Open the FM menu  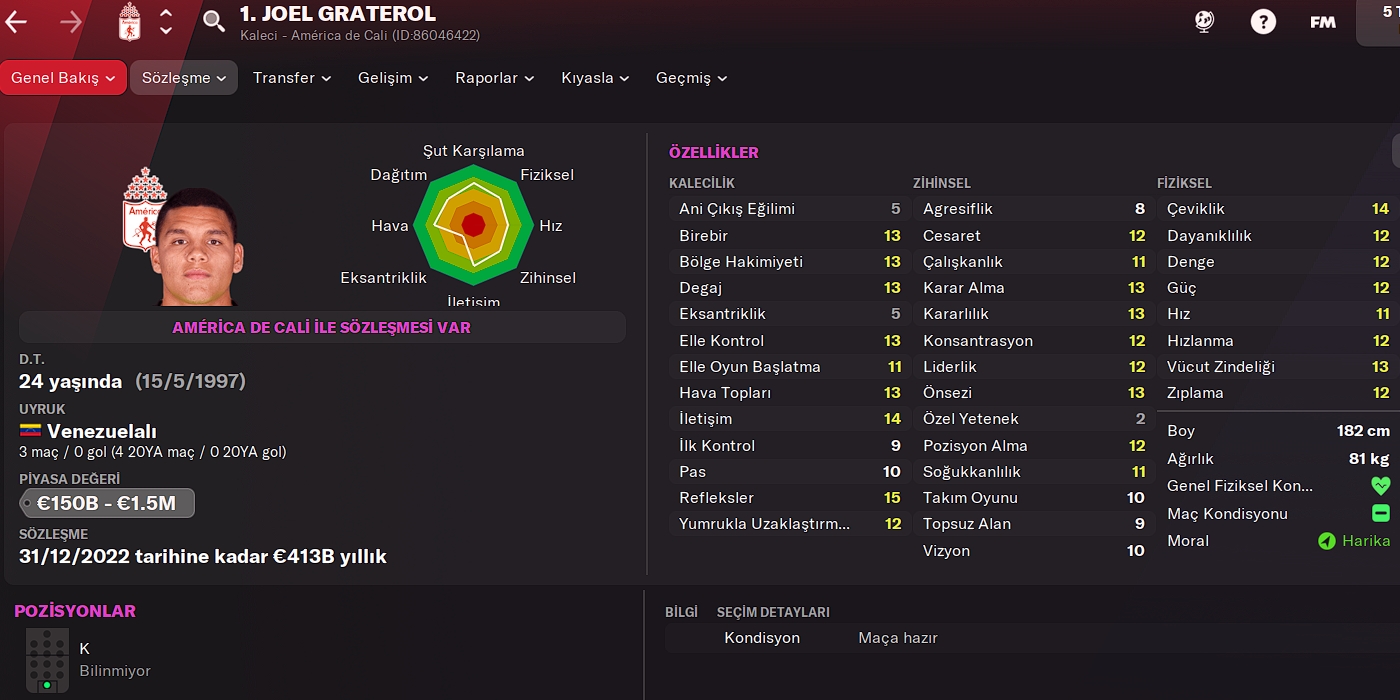click(1323, 22)
